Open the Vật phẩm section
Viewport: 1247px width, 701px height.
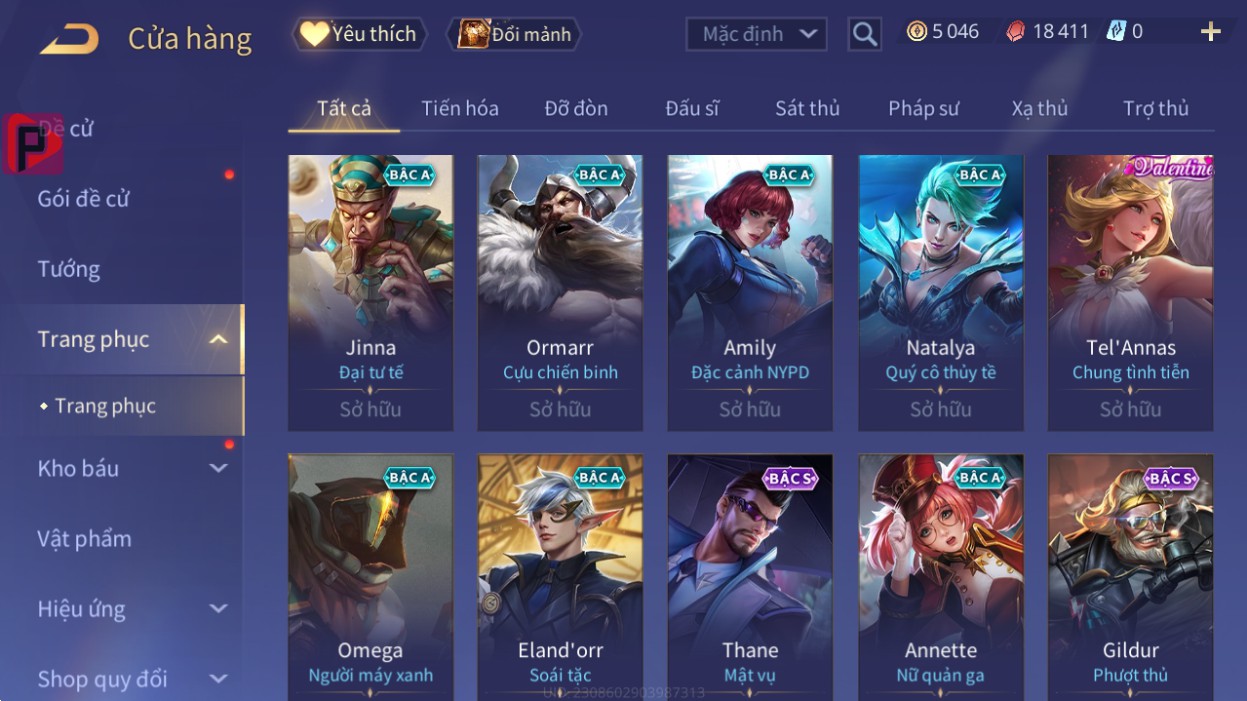(85, 538)
